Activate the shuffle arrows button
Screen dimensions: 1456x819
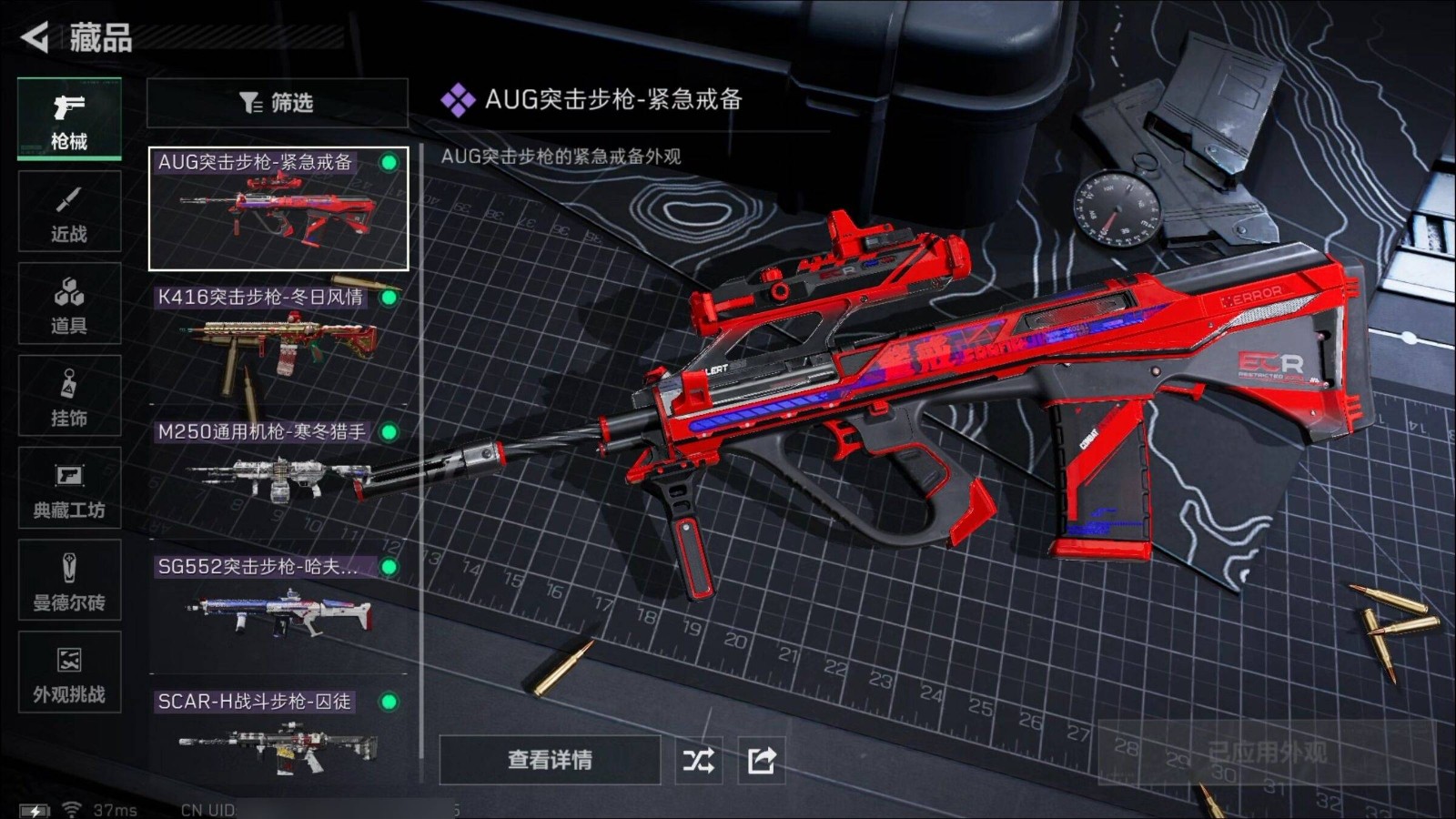(698, 760)
